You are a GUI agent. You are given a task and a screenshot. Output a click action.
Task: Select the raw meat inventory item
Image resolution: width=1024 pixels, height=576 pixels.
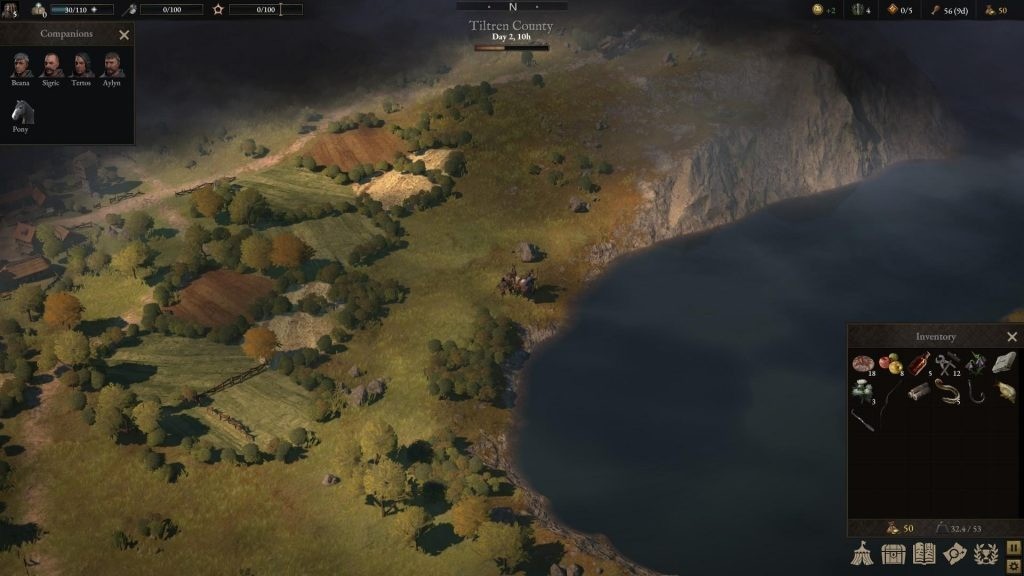coord(862,364)
